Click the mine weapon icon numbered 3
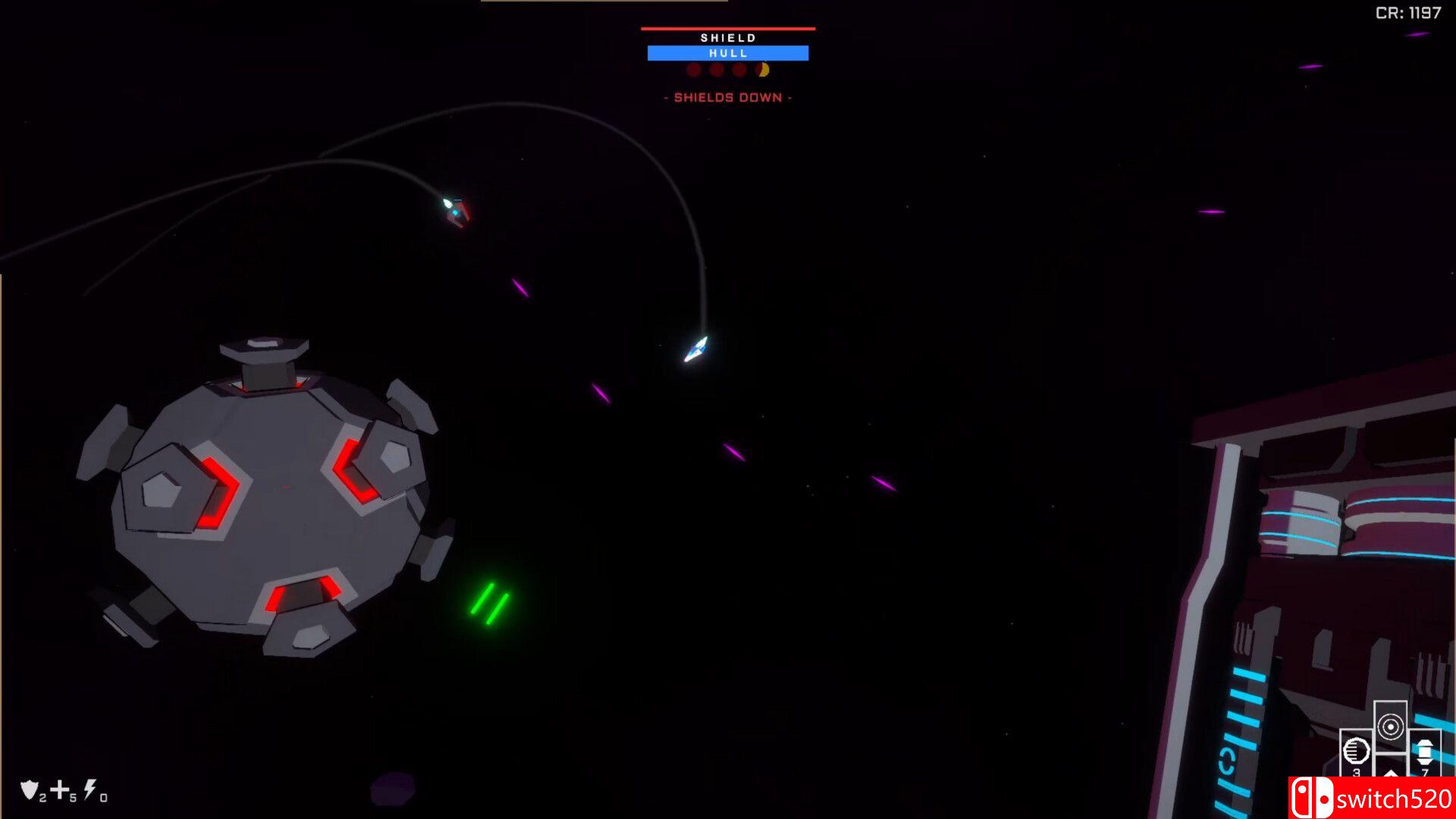The width and height of the screenshot is (1456, 819). (1357, 751)
